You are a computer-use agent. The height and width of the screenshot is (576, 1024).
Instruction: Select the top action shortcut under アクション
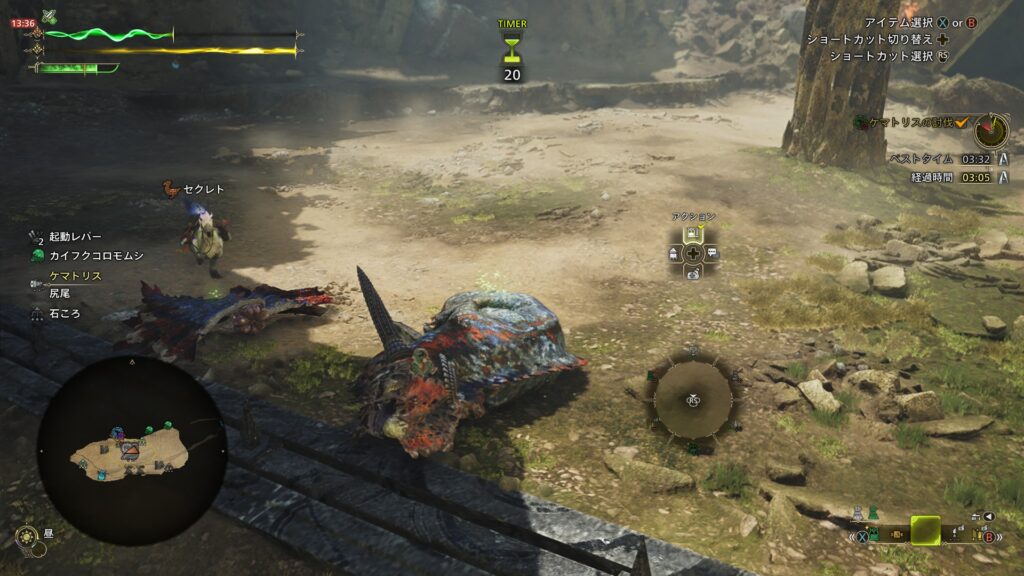point(692,235)
